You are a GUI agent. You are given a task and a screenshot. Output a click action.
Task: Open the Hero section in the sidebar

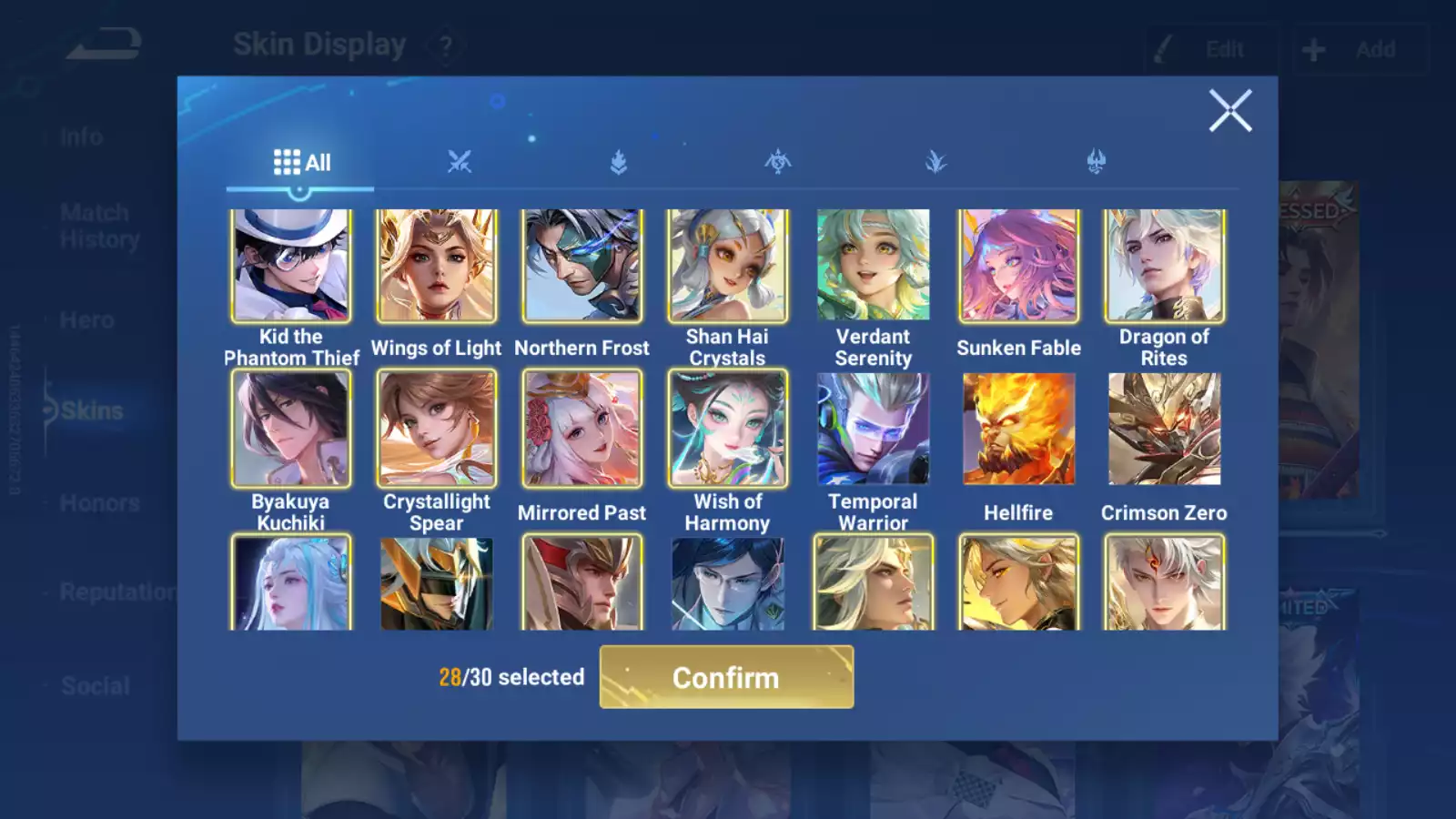87,319
